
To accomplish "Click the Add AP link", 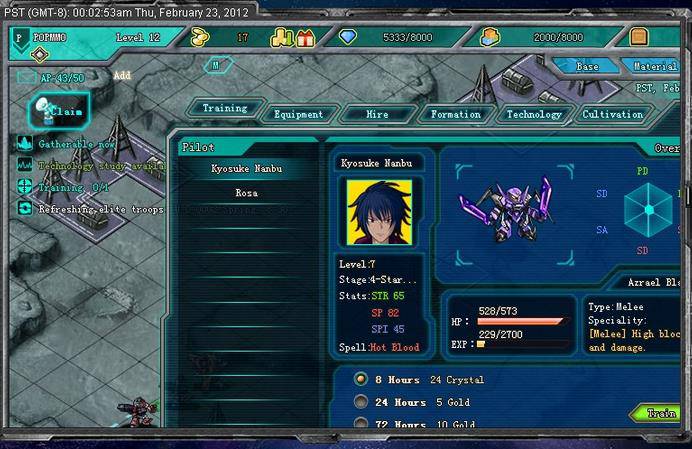I will tap(122, 75).
